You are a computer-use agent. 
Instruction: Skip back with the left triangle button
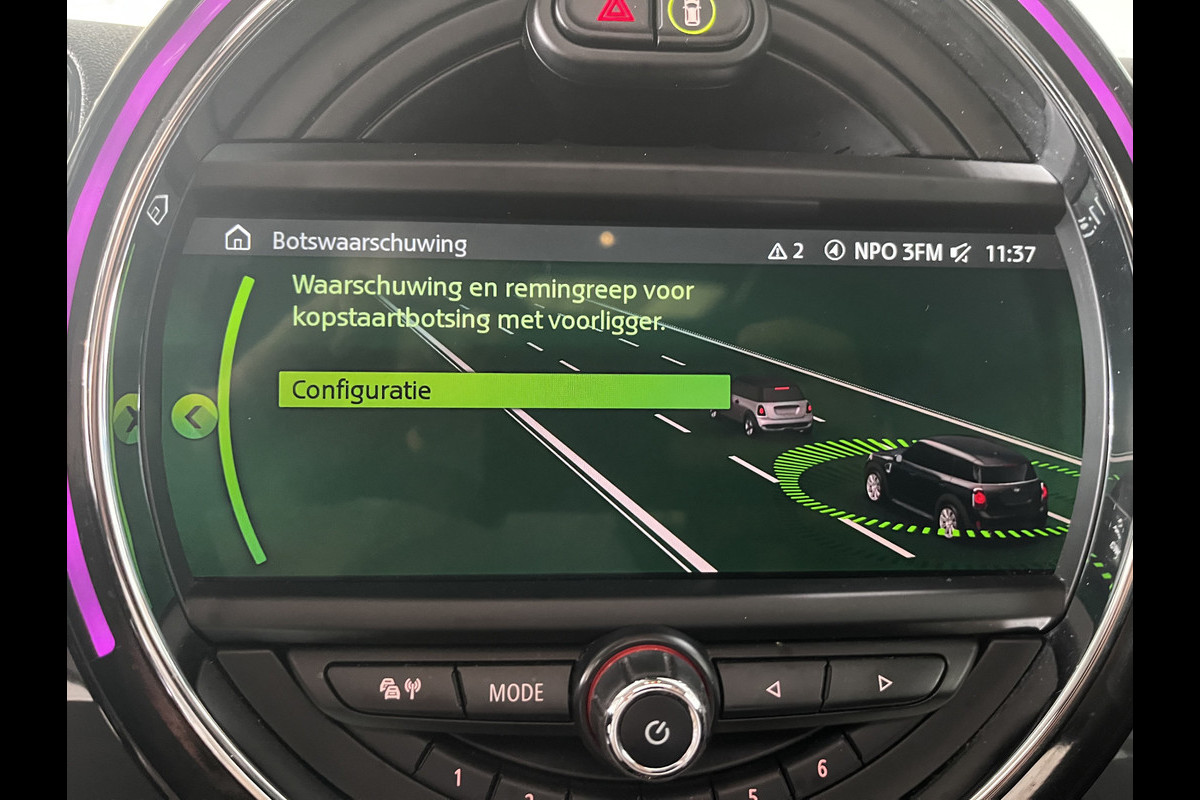[771, 687]
